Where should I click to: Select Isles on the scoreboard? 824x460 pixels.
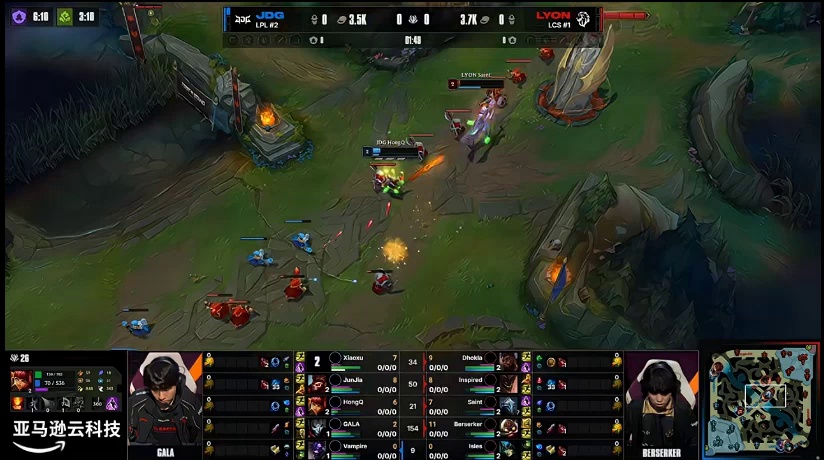(x=472, y=447)
